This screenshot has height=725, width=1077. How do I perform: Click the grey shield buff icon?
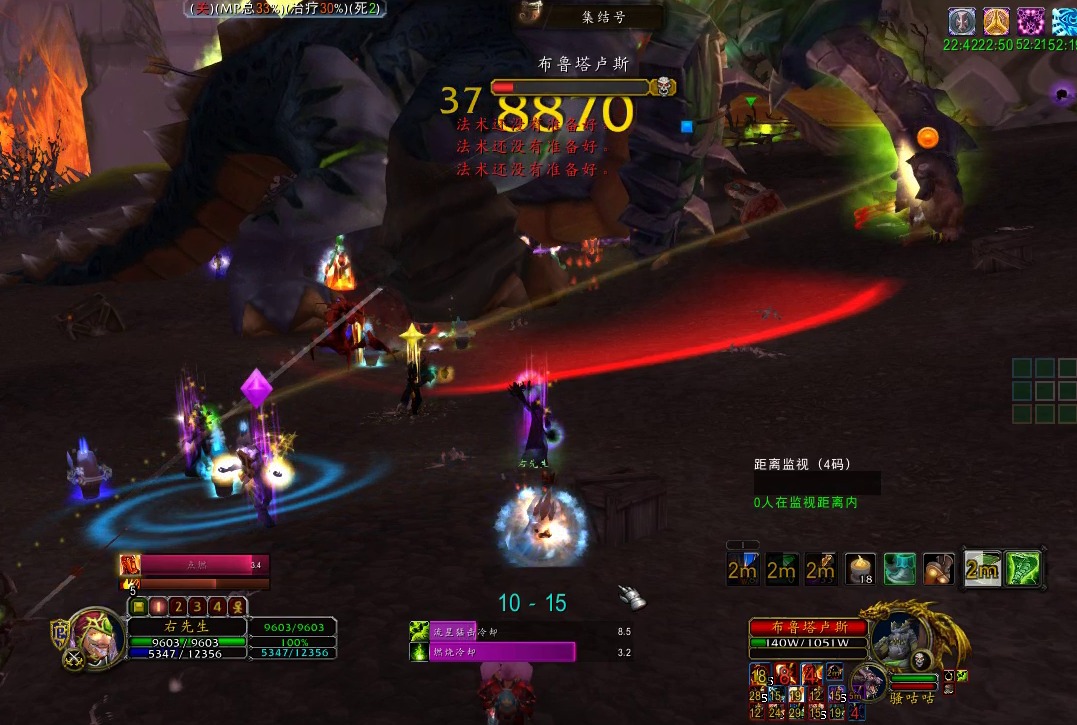tap(962, 21)
